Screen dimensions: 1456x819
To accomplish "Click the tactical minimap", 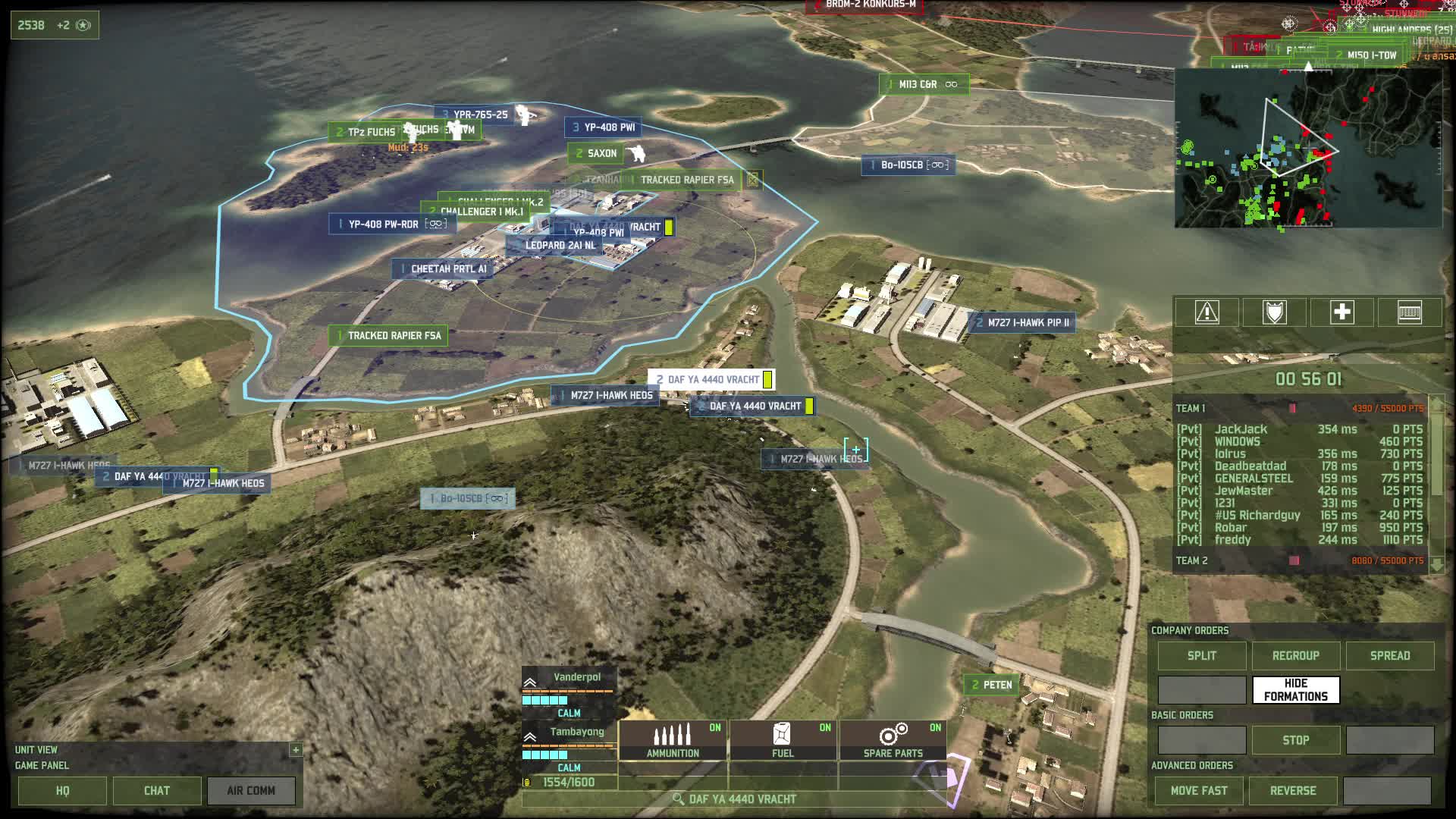I will coord(1307,149).
